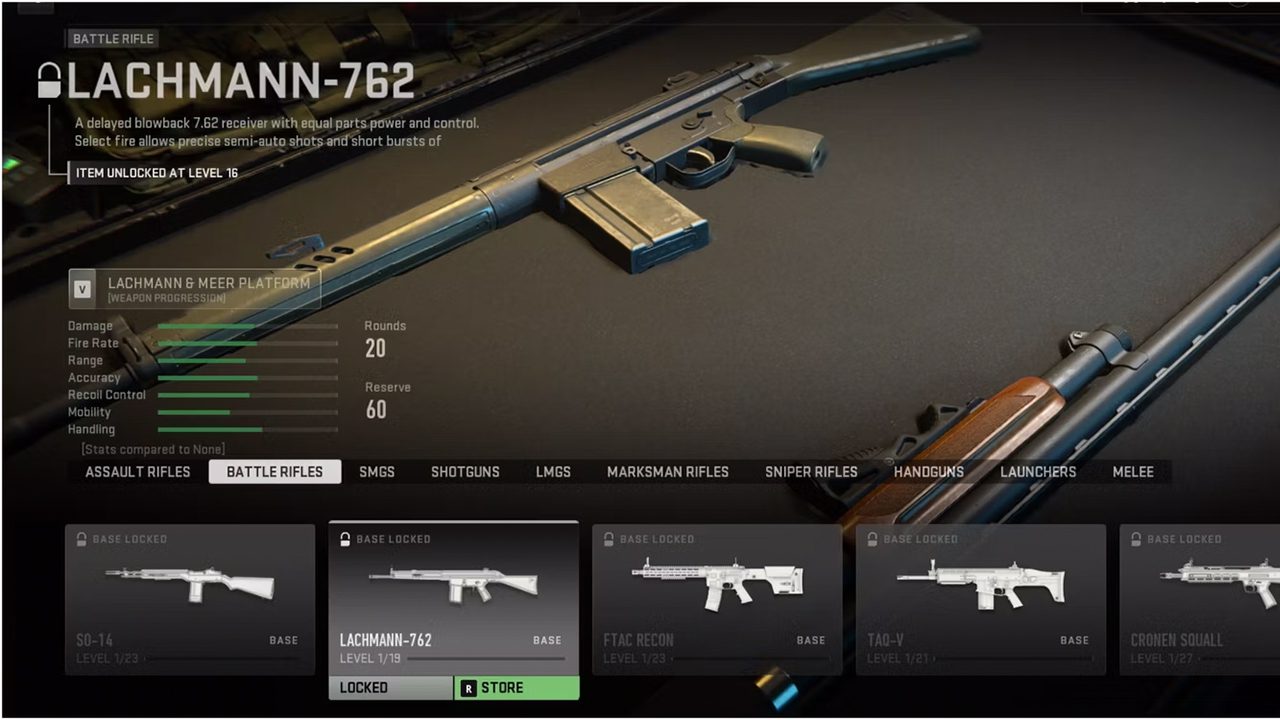Show the Shotguns category
This screenshot has height=720, width=1280.
pos(465,472)
